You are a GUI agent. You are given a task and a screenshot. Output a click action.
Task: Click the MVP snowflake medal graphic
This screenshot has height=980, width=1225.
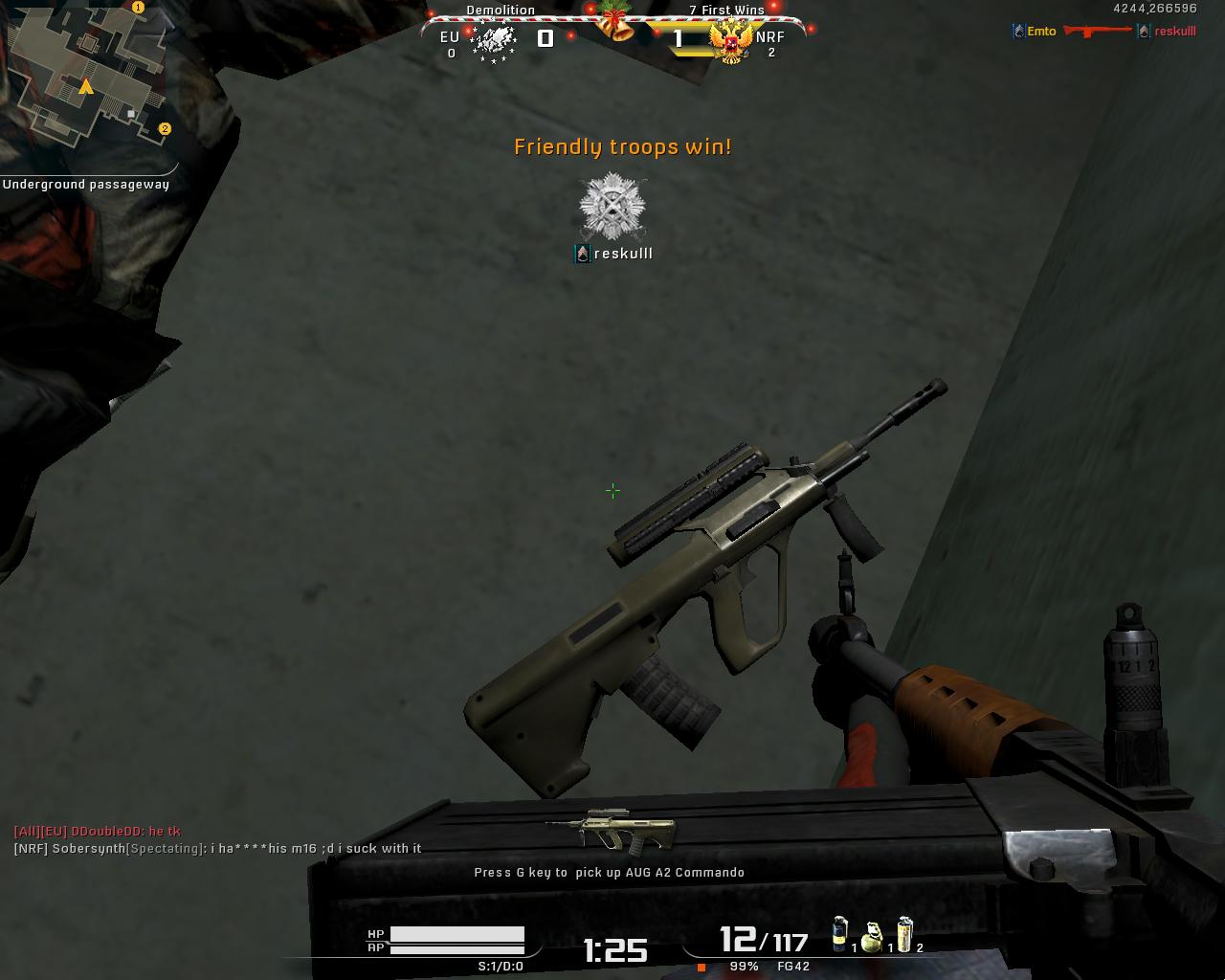pyautogui.click(x=611, y=206)
